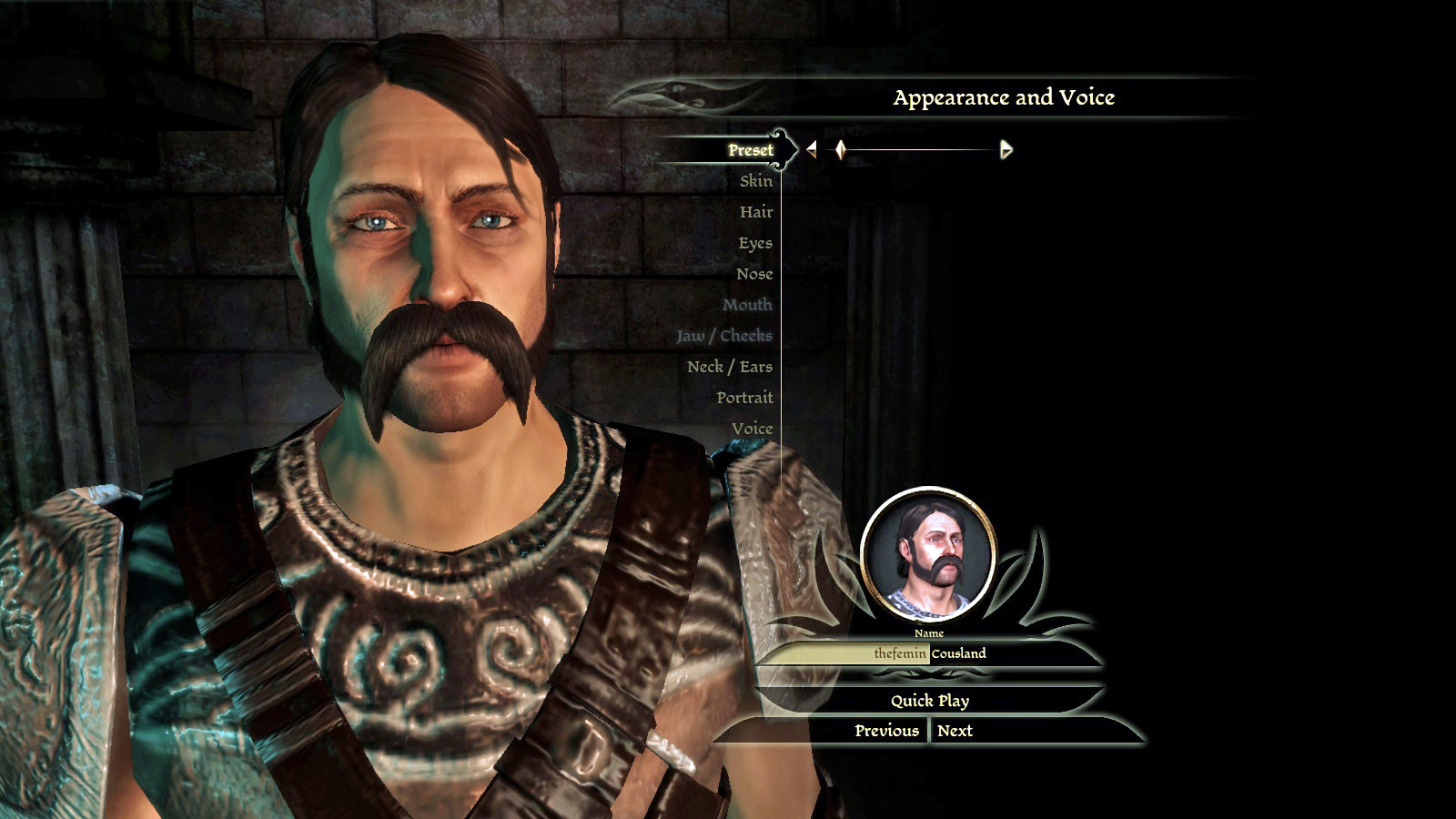
Task: Open the Skin options
Action: coord(755,181)
